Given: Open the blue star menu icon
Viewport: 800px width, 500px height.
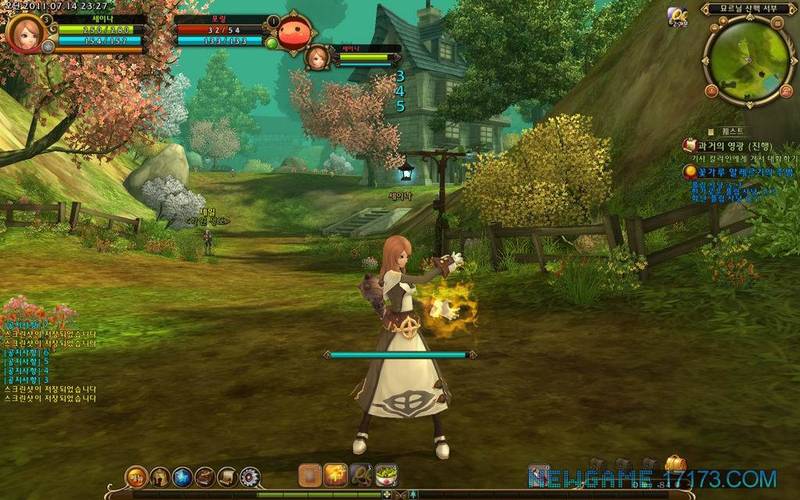Looking at the screenshot, I should pos(182,477).
